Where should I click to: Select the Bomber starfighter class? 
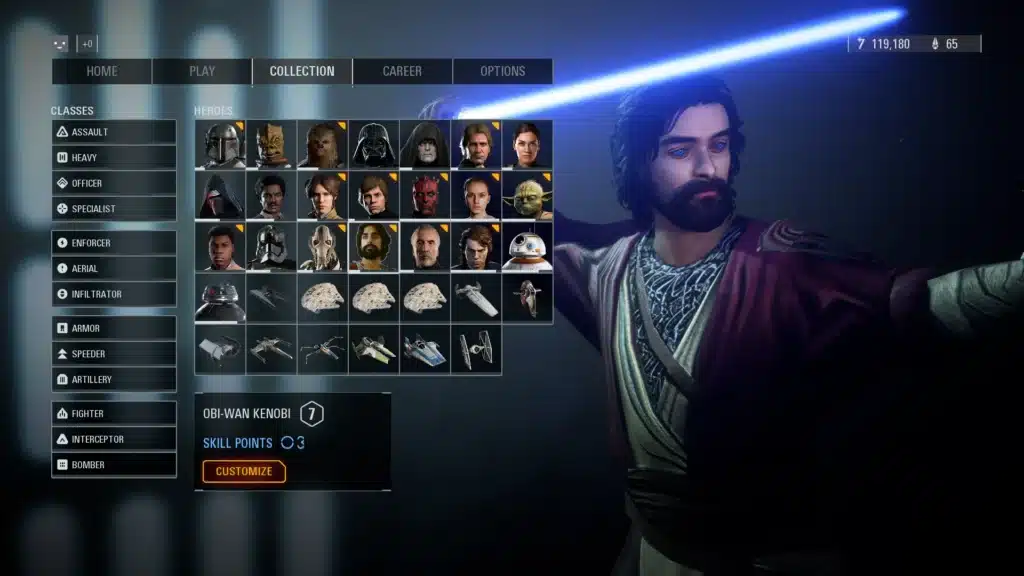(114, 465)
